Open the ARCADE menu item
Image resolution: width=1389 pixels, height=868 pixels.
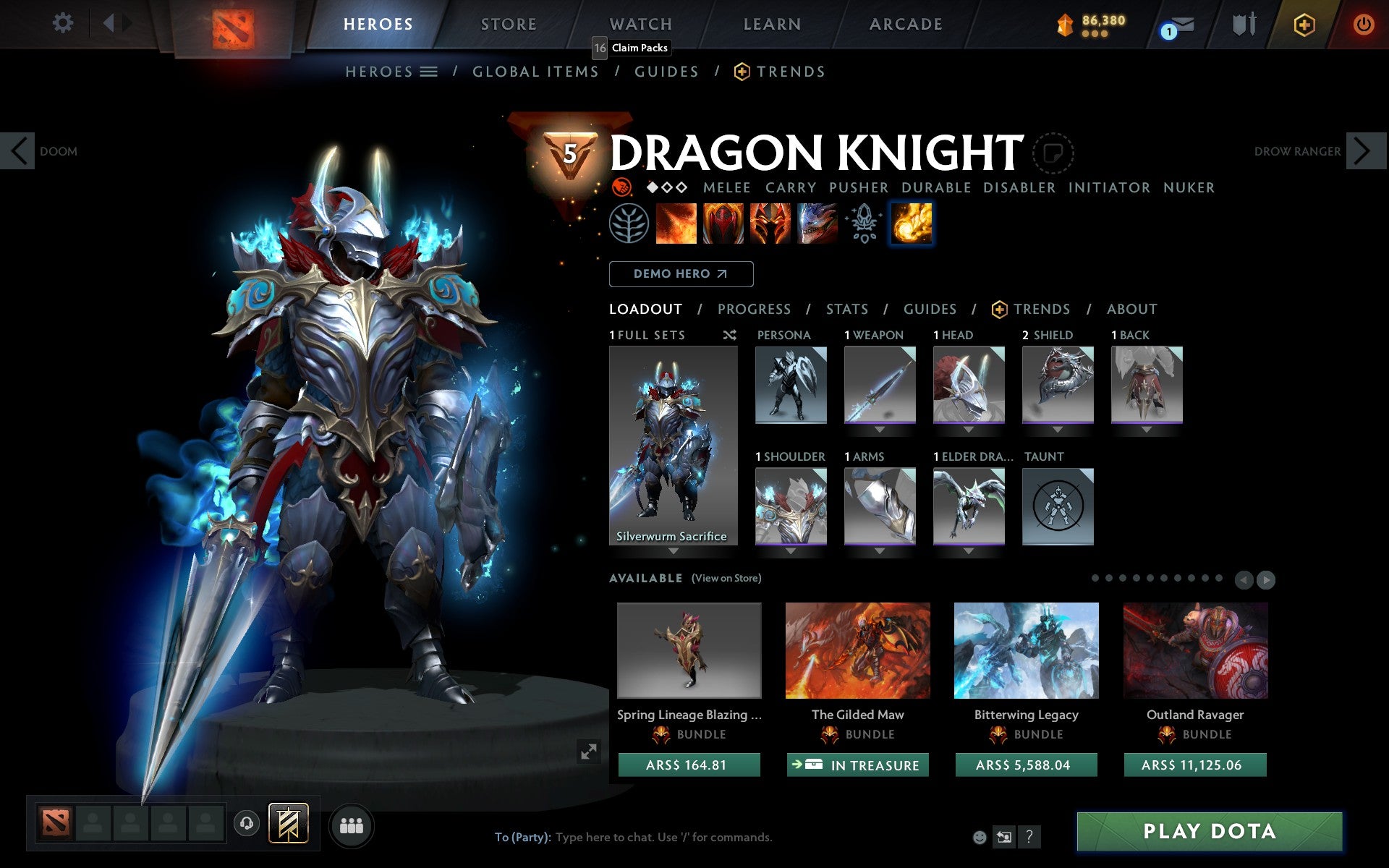(905, 24)
